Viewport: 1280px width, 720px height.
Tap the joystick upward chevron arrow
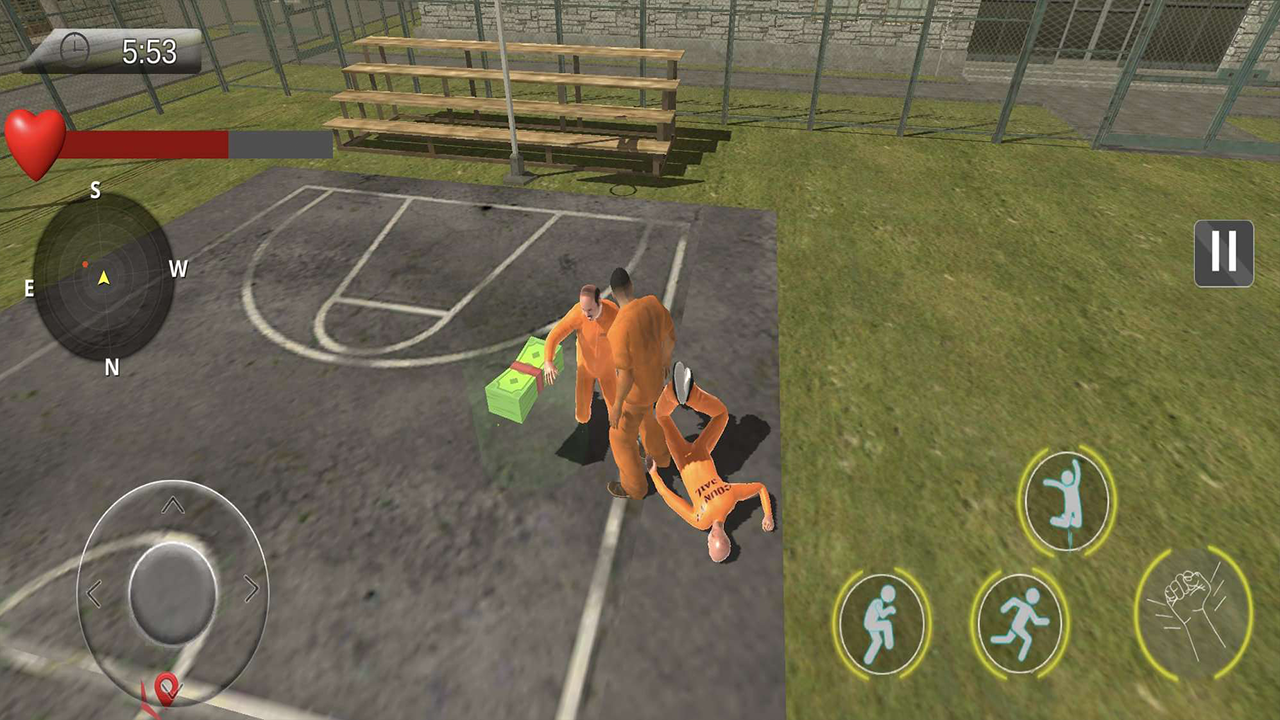click(172, 505)
